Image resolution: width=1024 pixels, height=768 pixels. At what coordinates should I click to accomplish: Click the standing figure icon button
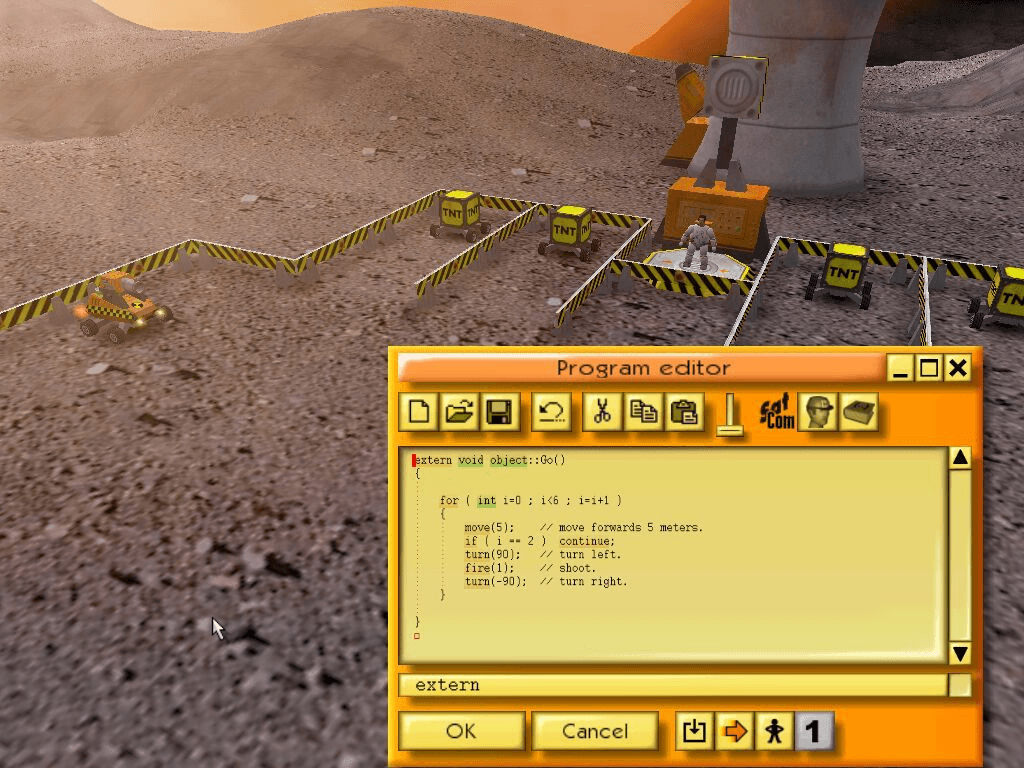(773, 731)
